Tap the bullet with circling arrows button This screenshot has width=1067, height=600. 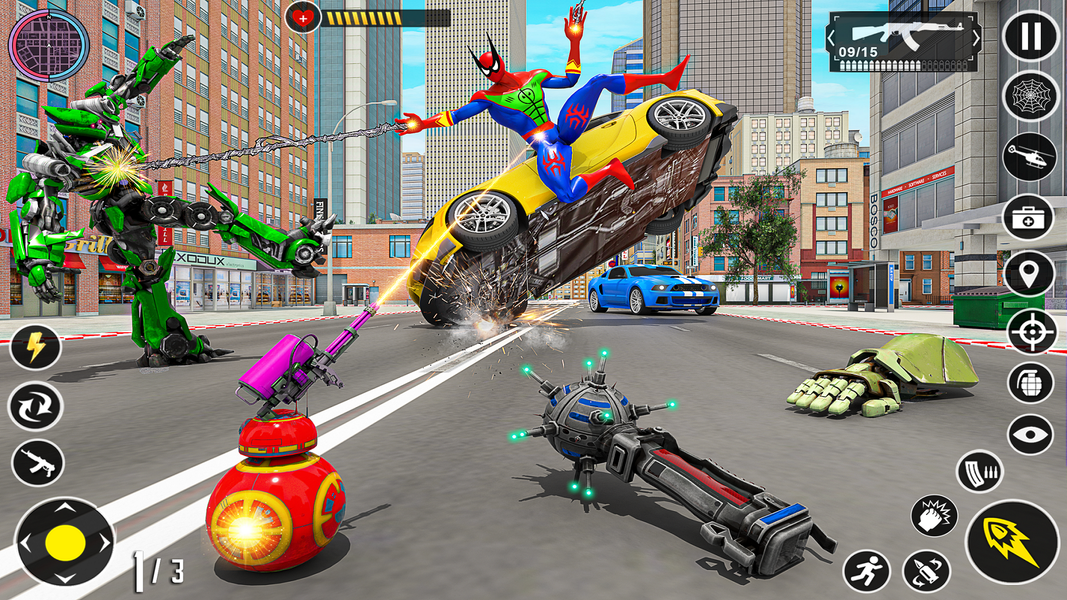926,572
